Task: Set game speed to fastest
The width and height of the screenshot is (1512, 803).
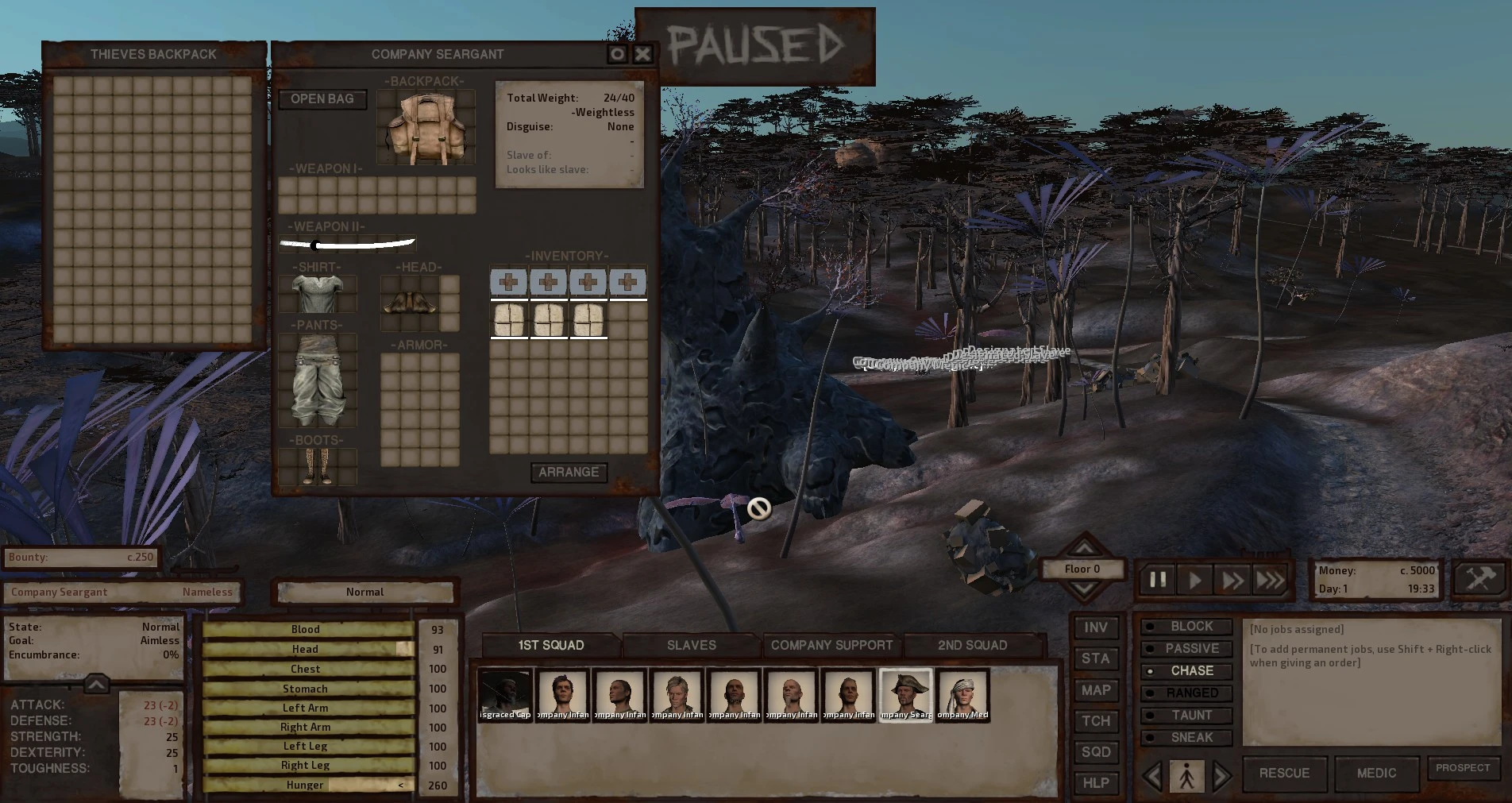Action: coord(1270,580)
